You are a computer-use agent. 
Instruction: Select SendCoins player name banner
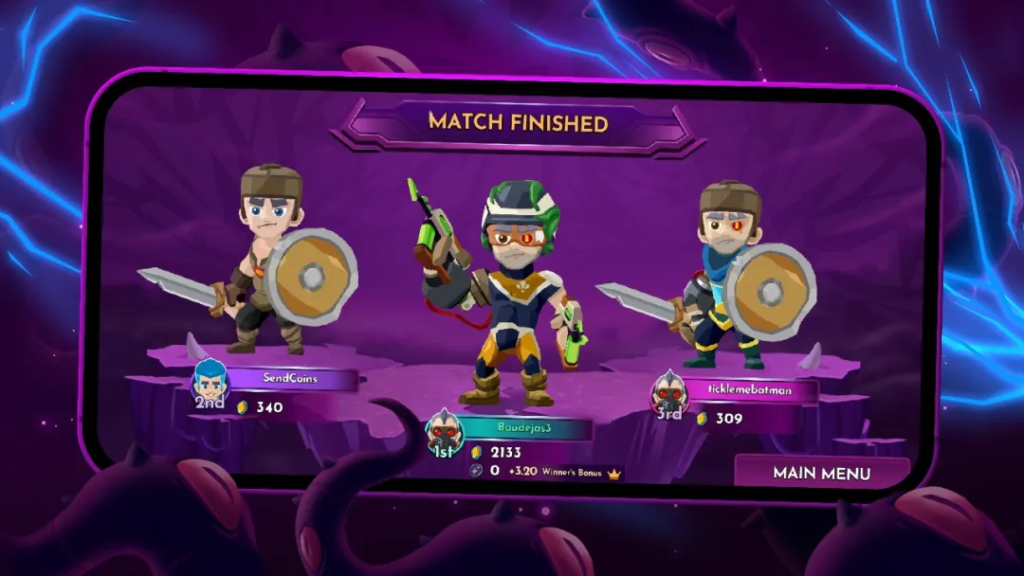click(x=289, y=380)
